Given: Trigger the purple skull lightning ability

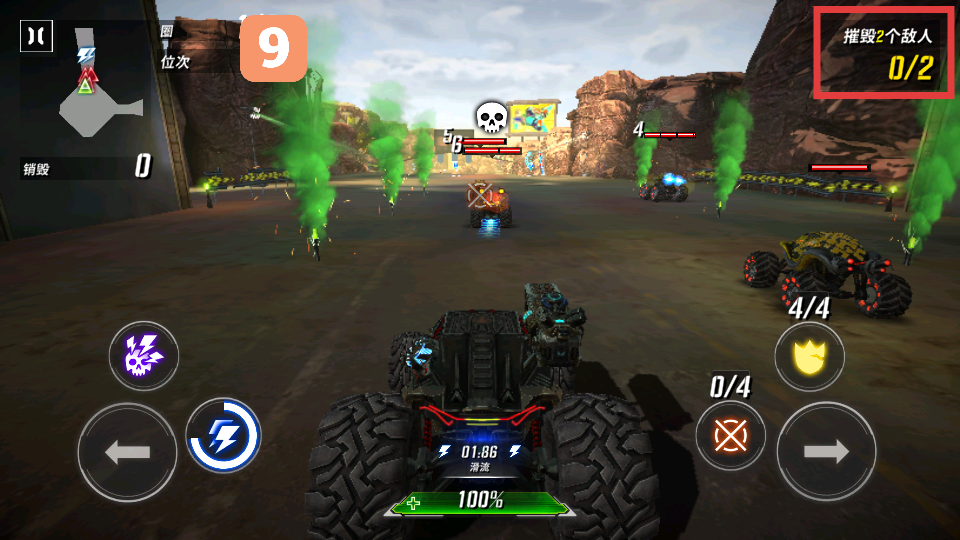Looking at the screenshot, I should [x=144, y=355].
